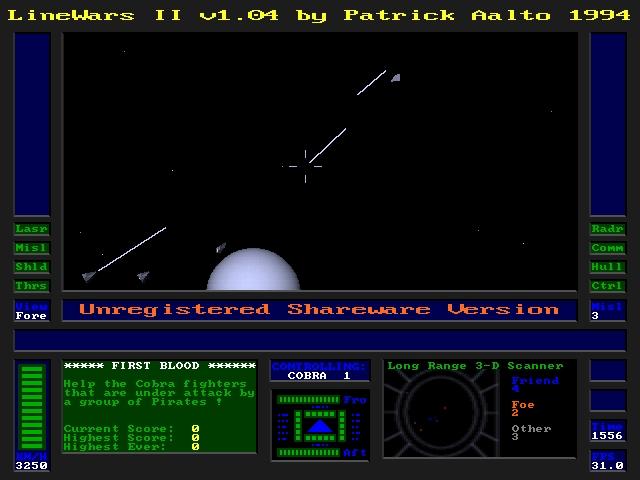640x480 pixels.
Task: Select the Shld system indicator
Action: click(x=32, y=267)
